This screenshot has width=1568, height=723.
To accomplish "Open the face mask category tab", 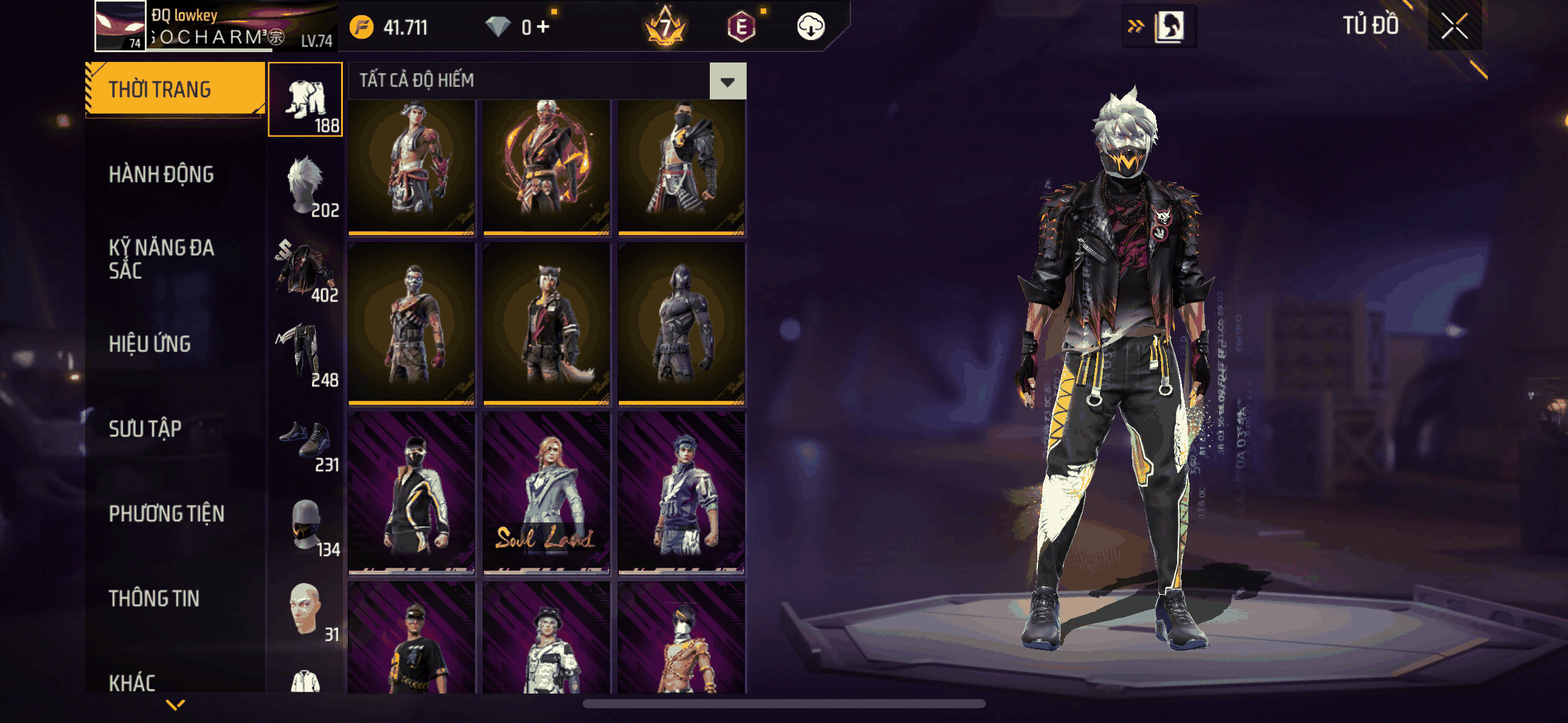I will [306, 524].
